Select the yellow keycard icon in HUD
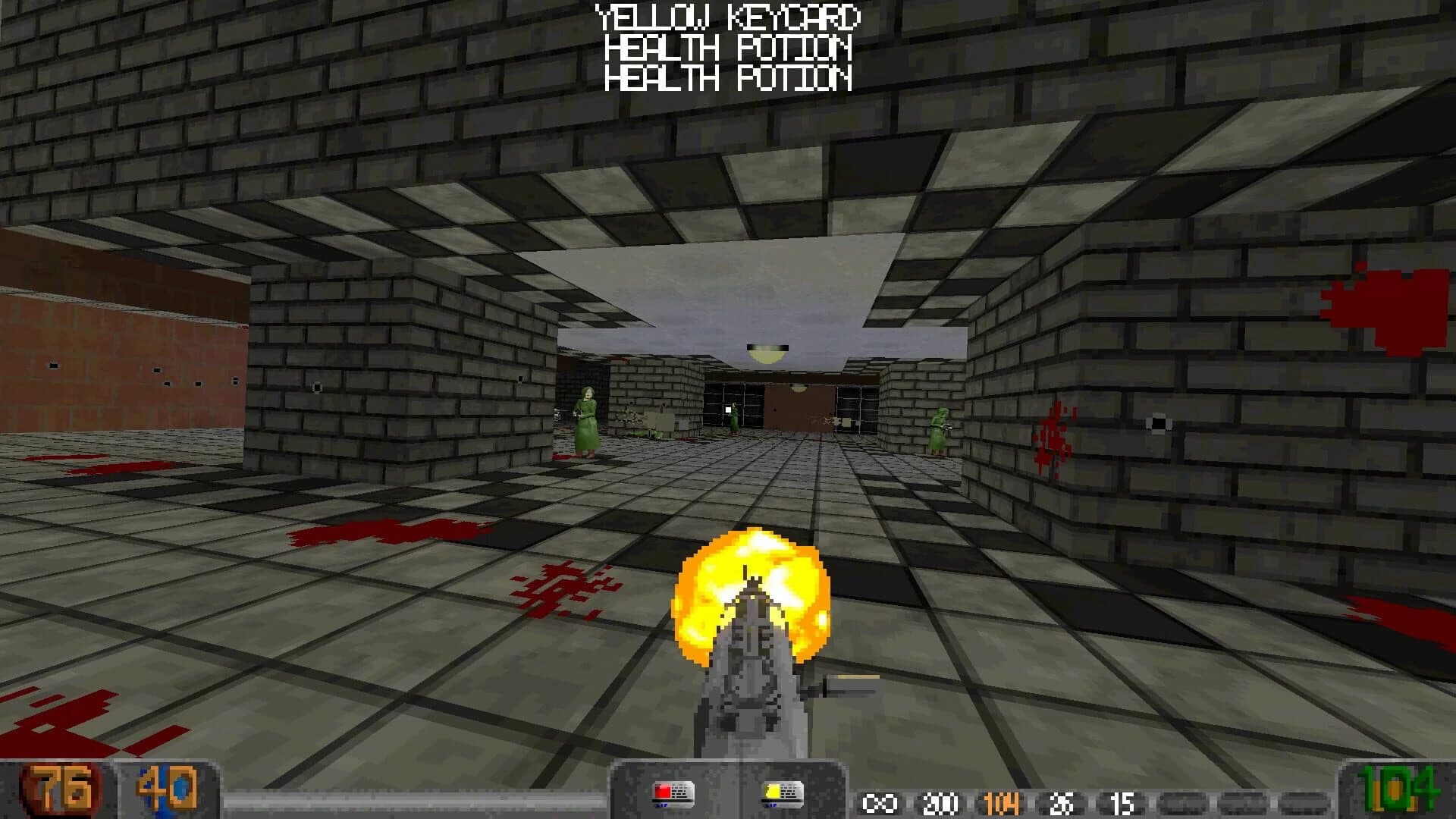The image size is (1456, 819). [782, 792]
